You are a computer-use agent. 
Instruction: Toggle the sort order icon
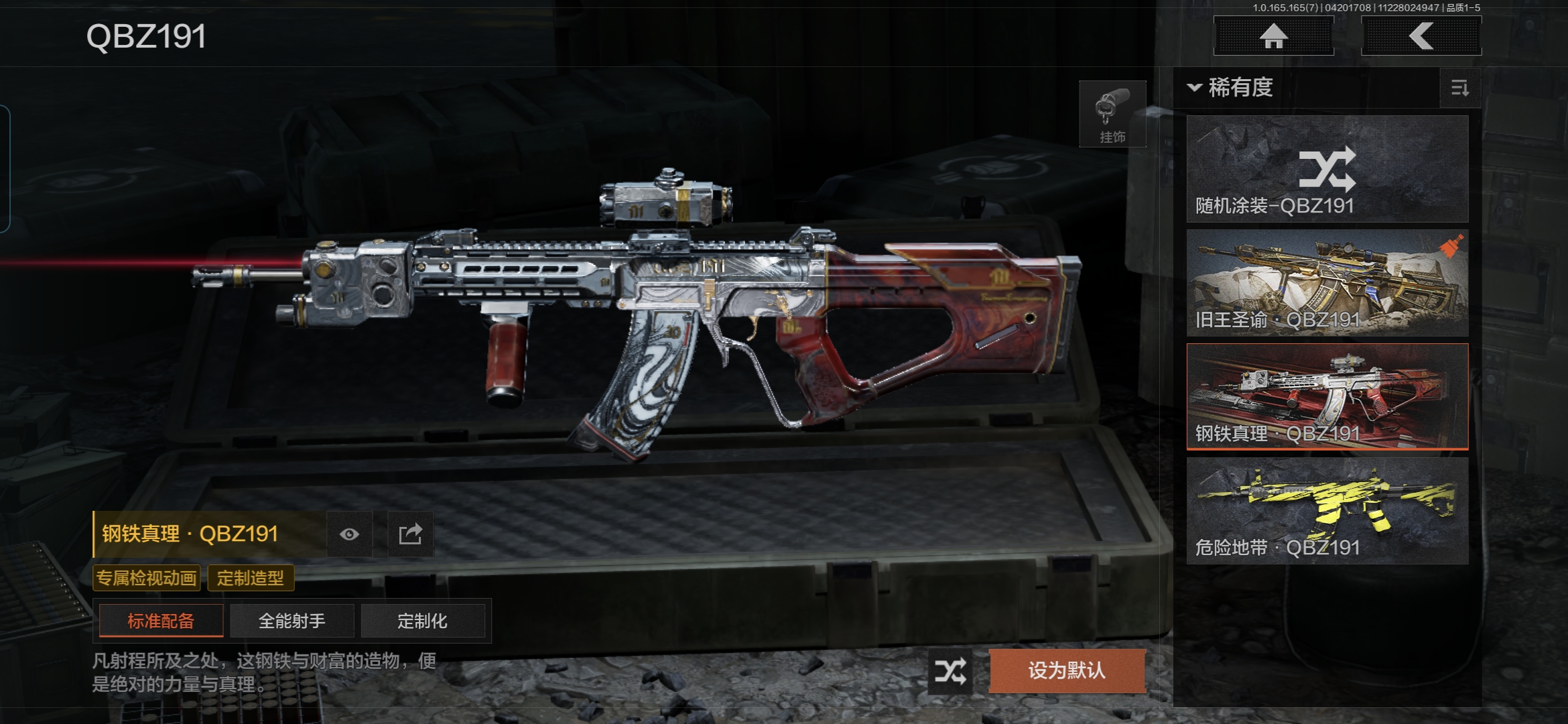tap(1459, 88)
